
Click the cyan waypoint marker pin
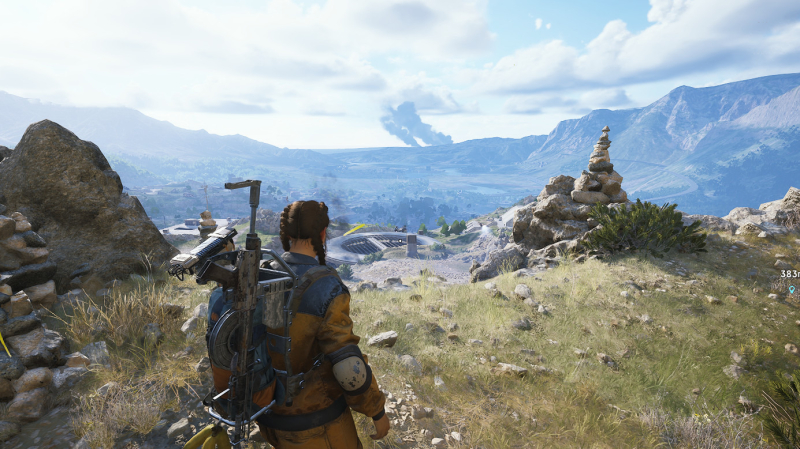pyautogui.click(x=790, y=288)
